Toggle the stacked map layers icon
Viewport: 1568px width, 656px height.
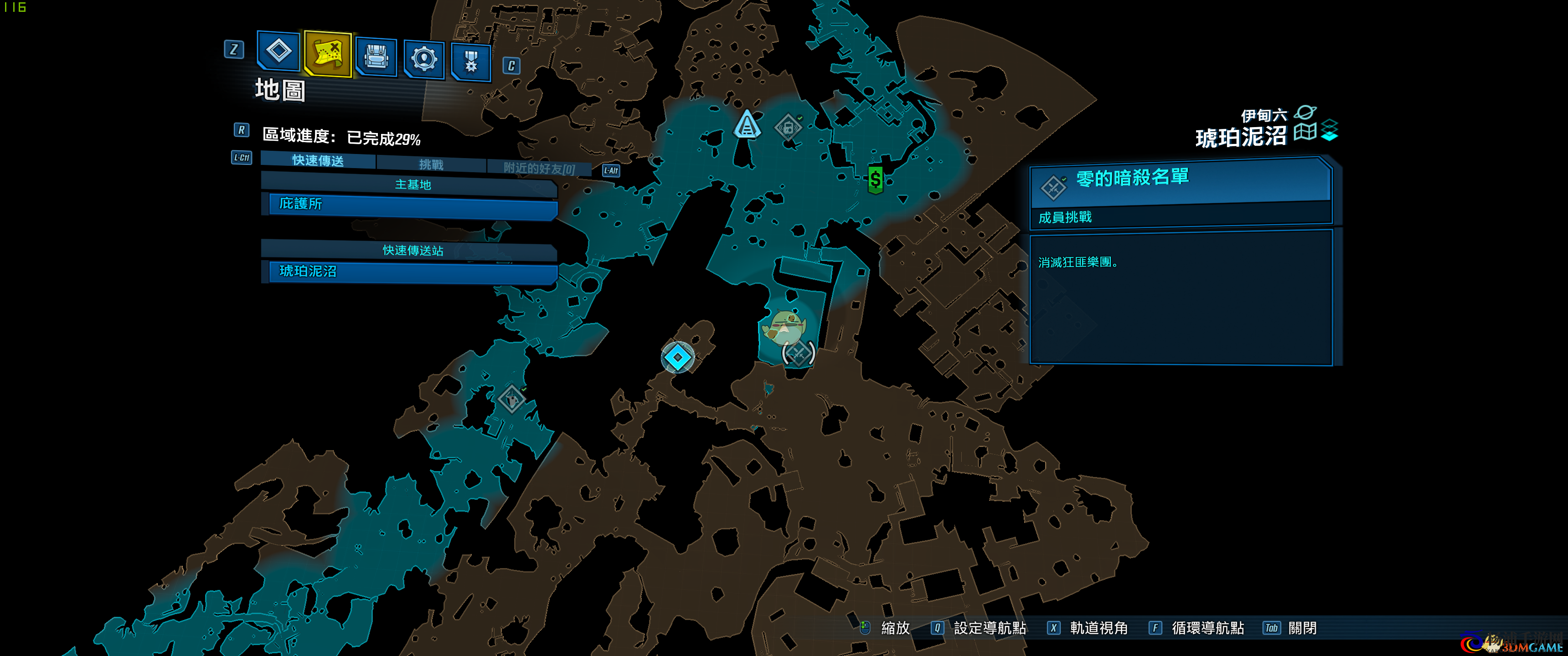pos(1330,130)
